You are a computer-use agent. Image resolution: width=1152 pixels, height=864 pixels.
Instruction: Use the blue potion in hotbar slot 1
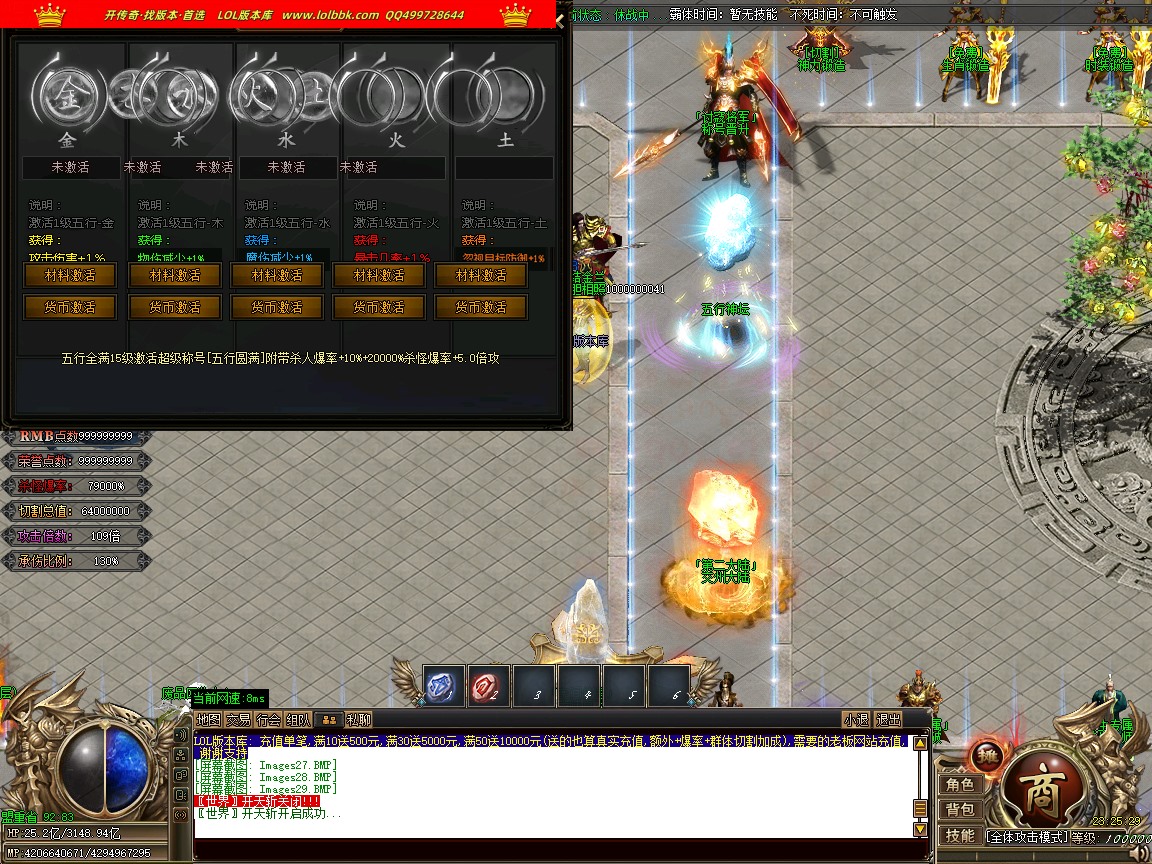click(442, 686)
